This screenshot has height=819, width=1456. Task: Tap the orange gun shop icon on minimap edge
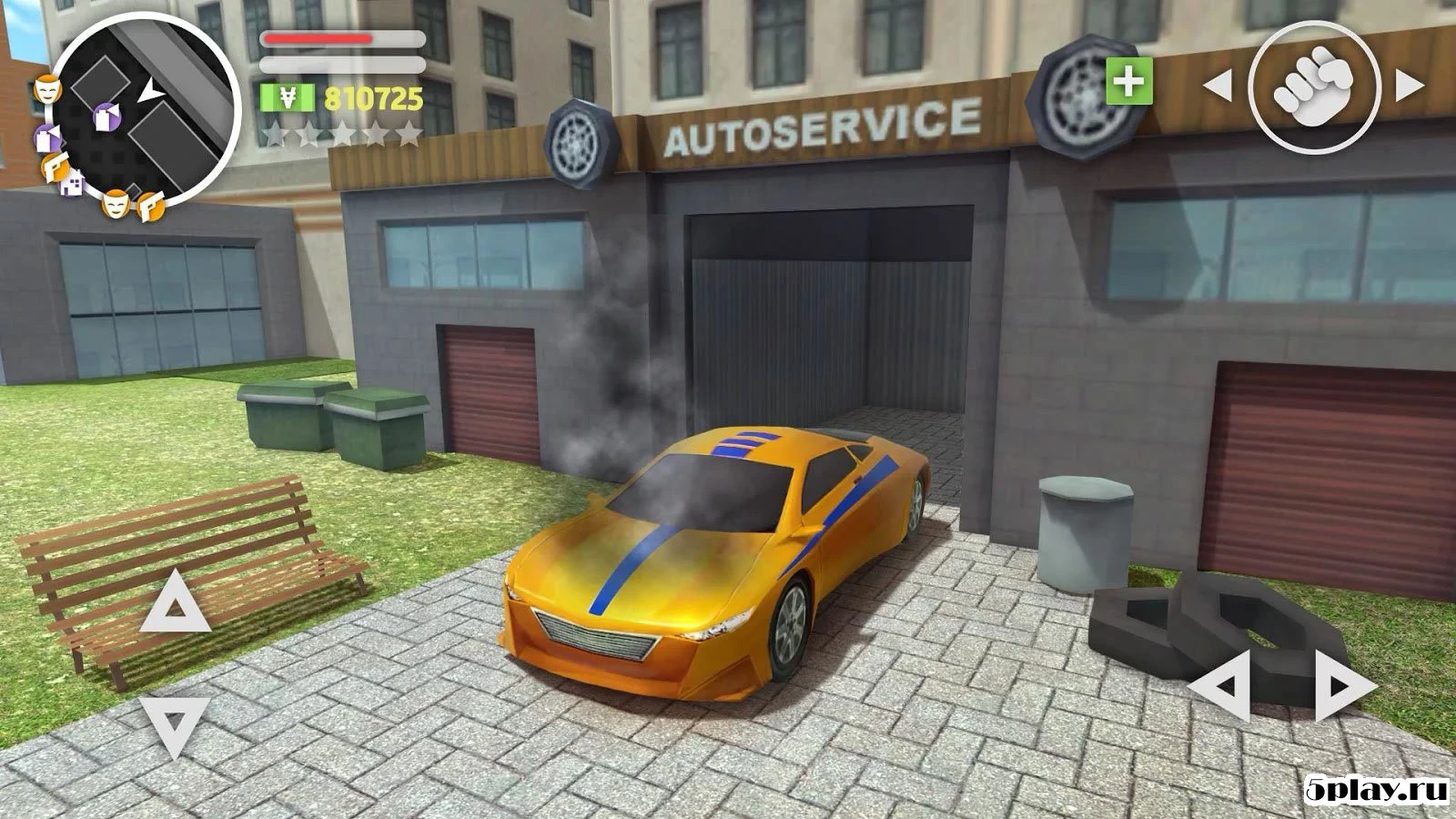(56, 167)
